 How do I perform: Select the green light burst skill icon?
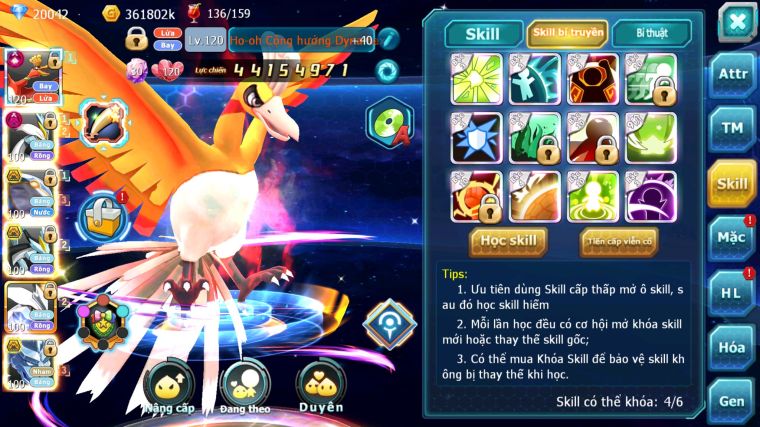tap(477, 78)
